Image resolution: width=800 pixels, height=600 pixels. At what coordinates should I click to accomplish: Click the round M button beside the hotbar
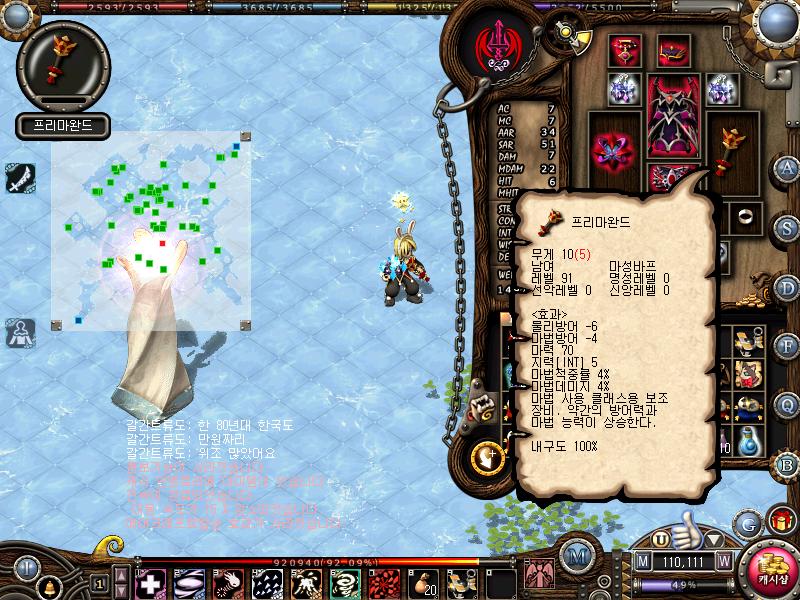tap(576, 557)
